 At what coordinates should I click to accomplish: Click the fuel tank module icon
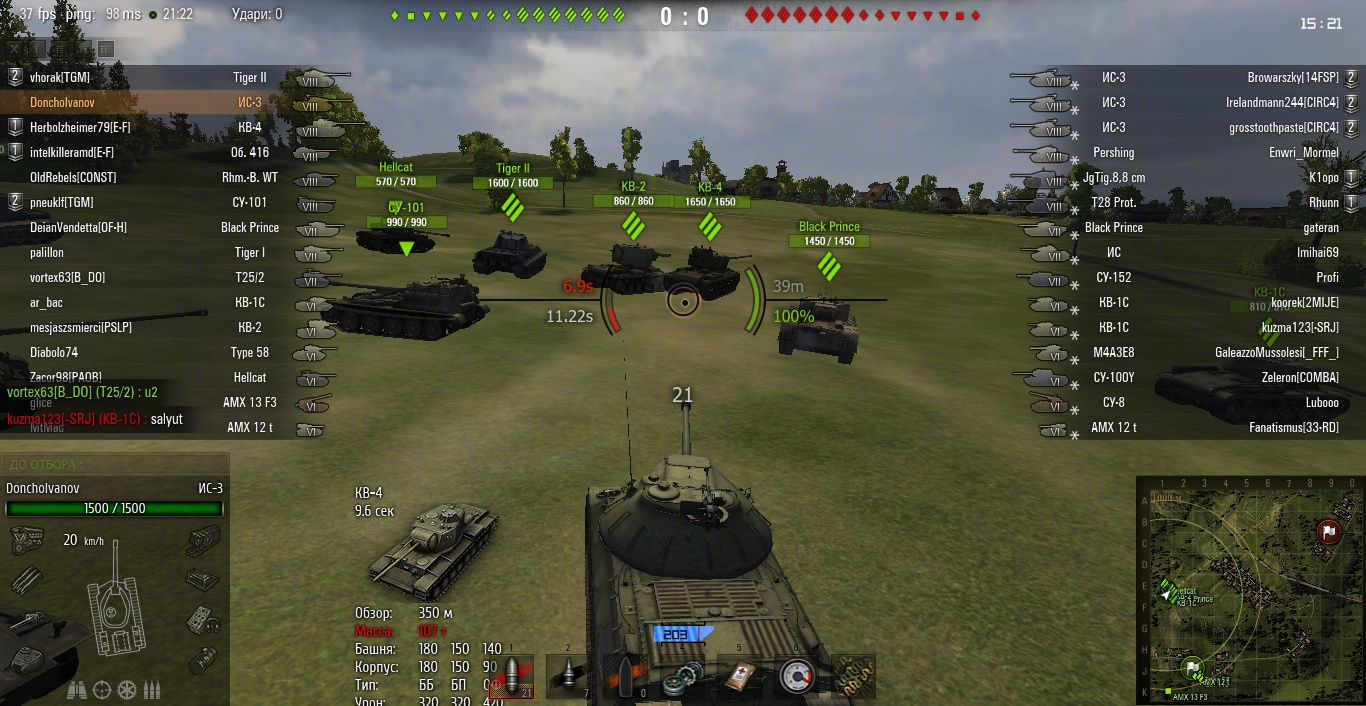[203, 658]
